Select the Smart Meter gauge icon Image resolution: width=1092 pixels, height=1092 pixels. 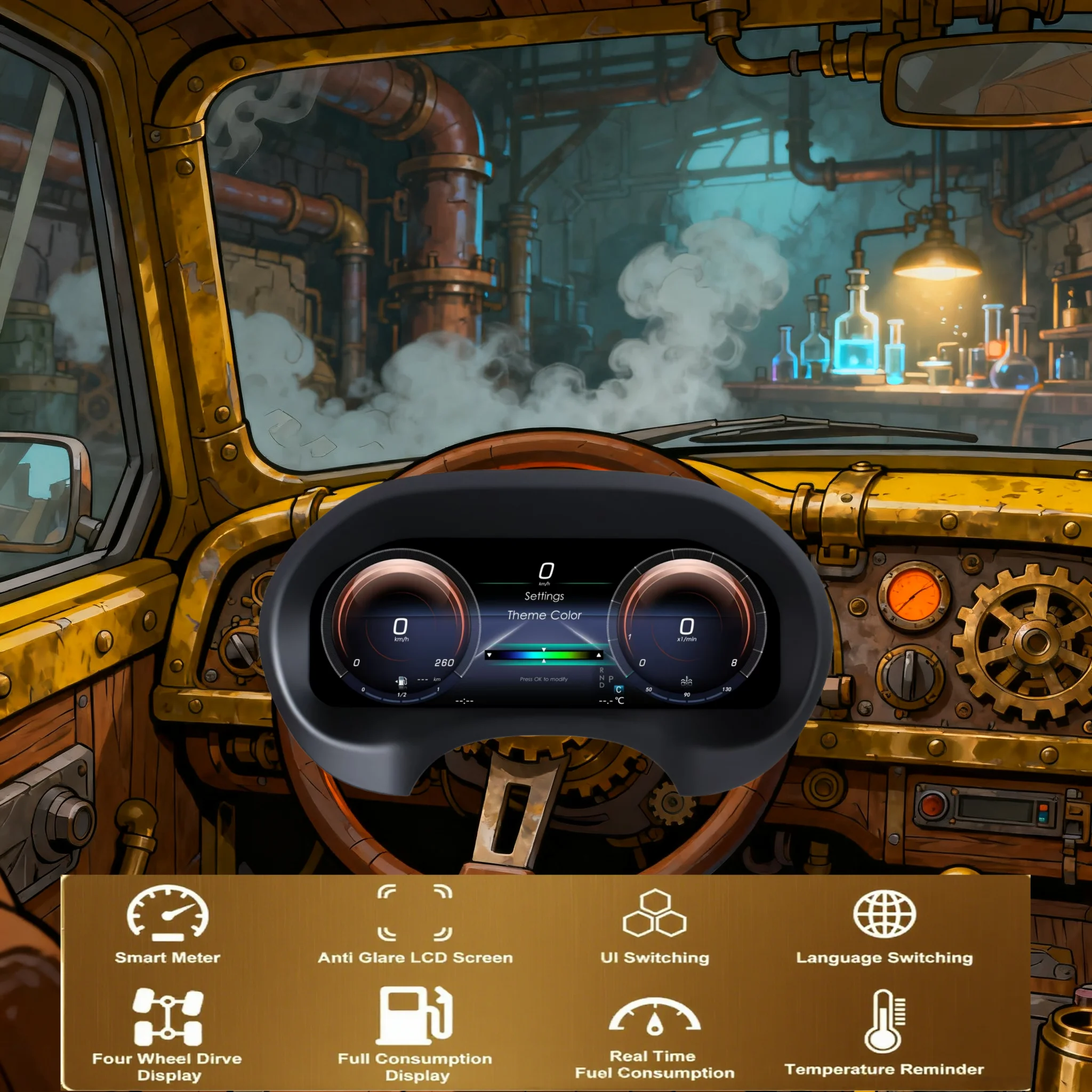[x=167, y=913]
